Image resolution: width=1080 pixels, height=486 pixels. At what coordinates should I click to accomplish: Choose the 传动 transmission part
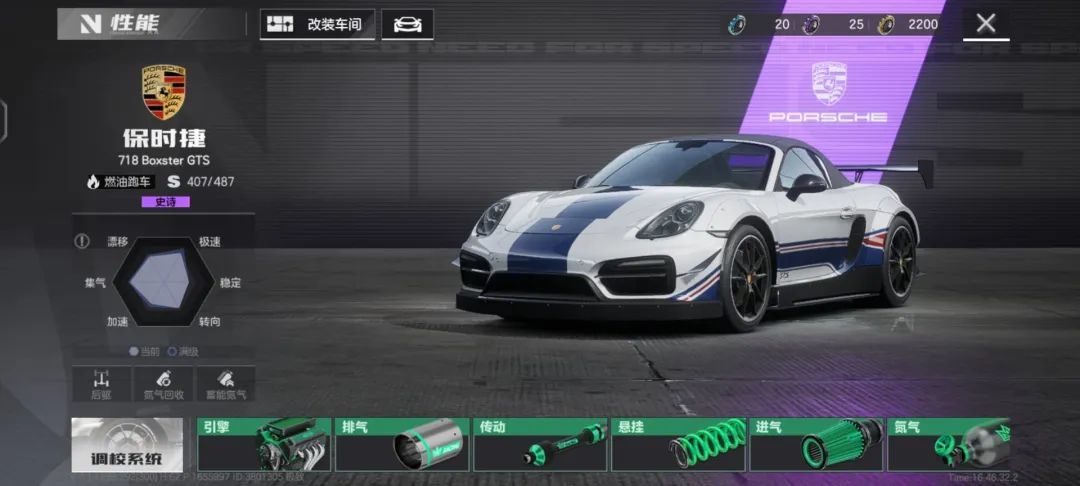pyautogui.click(x=539, y=445)
